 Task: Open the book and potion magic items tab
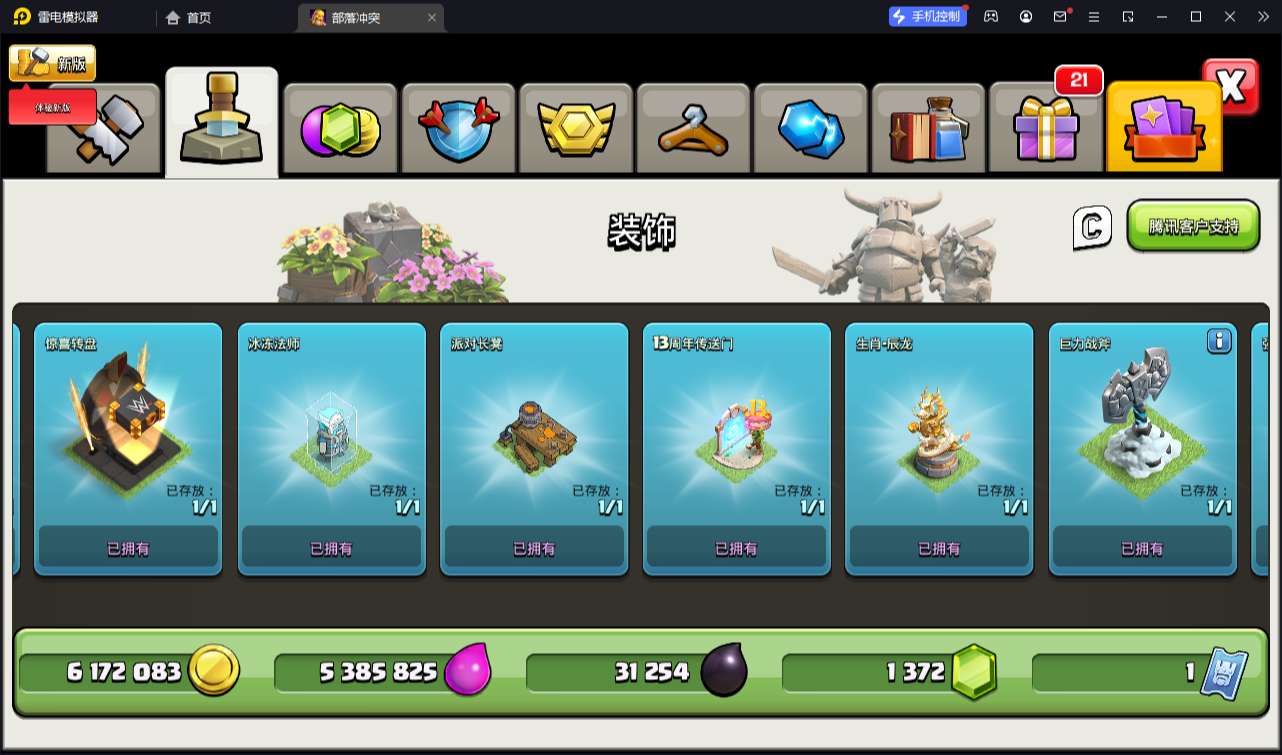pos(928,130)
